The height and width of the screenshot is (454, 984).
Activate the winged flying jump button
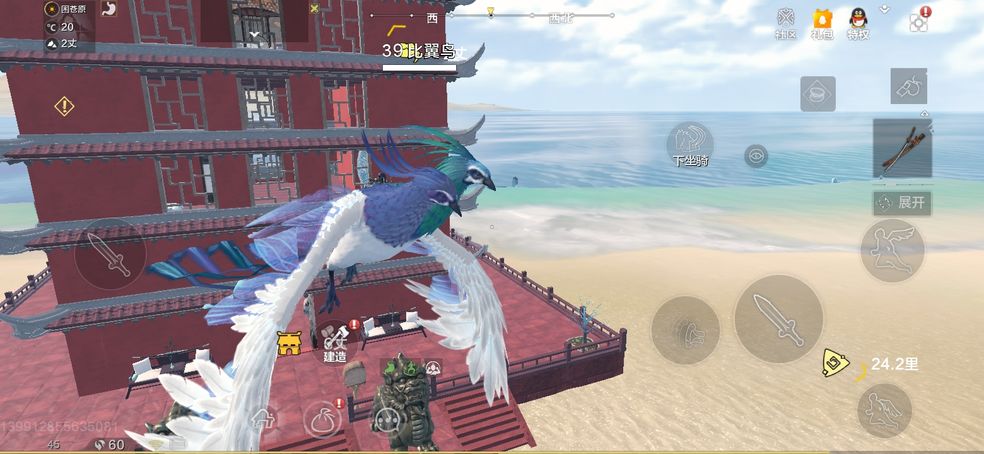[892, 250]
